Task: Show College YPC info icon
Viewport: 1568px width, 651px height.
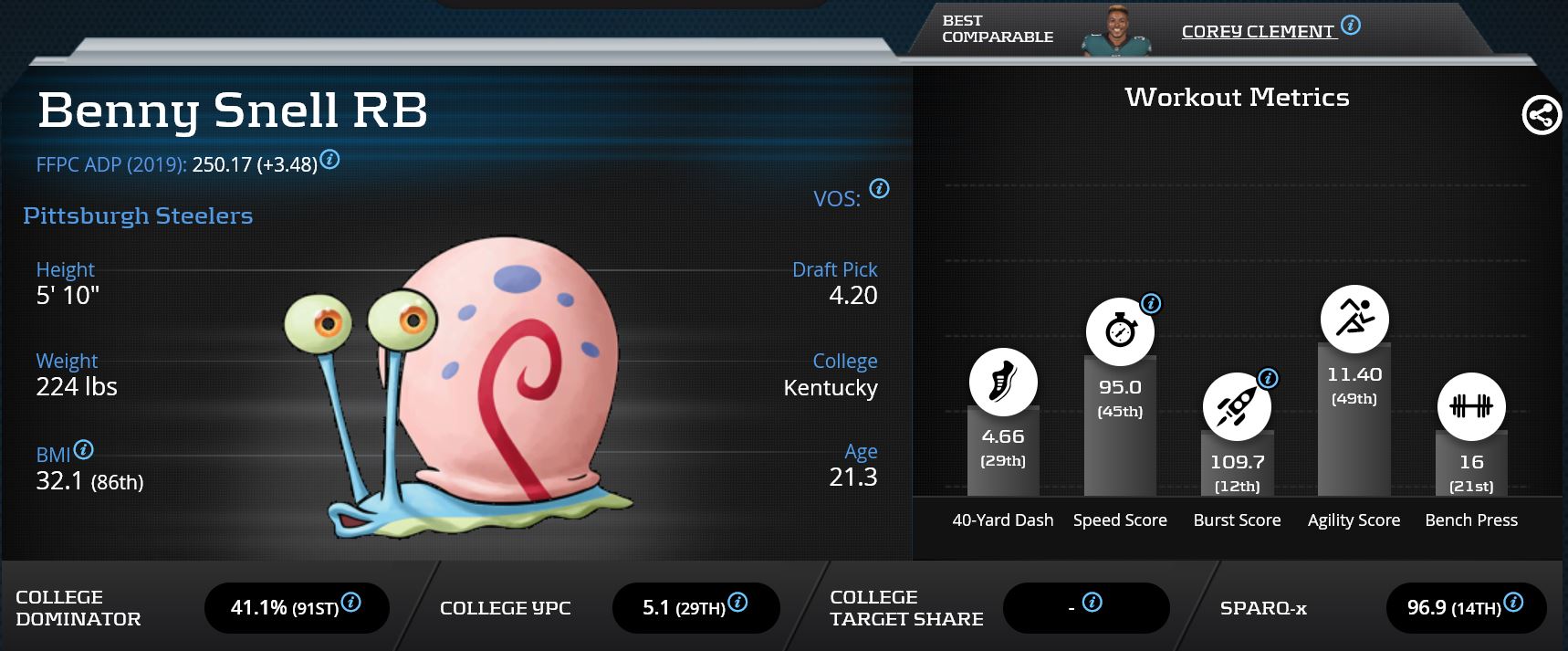Action: click(737, 603)
